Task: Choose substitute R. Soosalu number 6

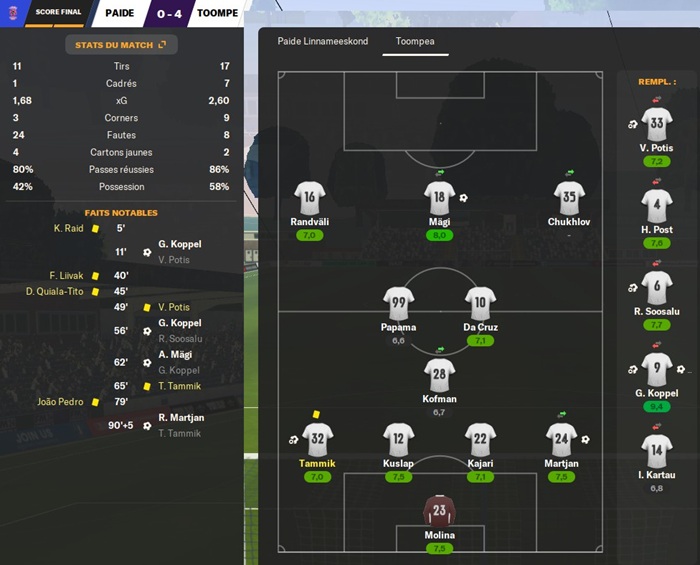Action: click(656, 289)
